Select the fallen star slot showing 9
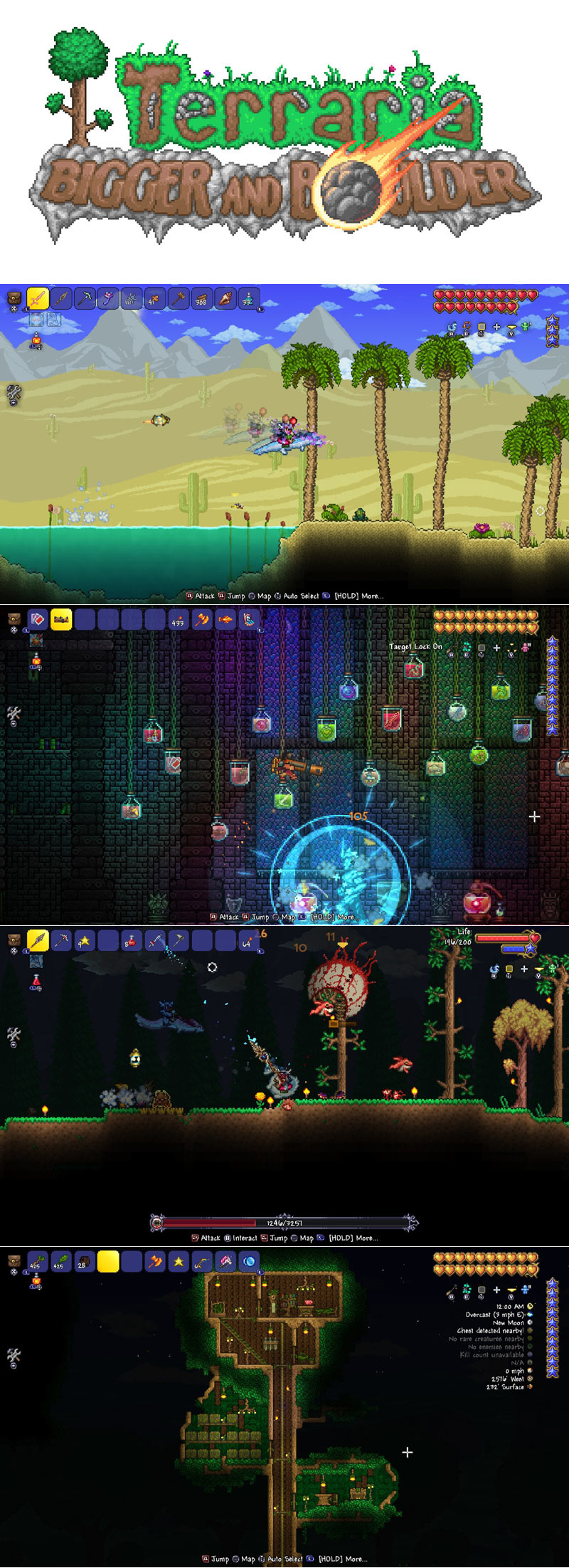Image resolution: width=569 pixels, height=1568 pixels. (85, 940)
